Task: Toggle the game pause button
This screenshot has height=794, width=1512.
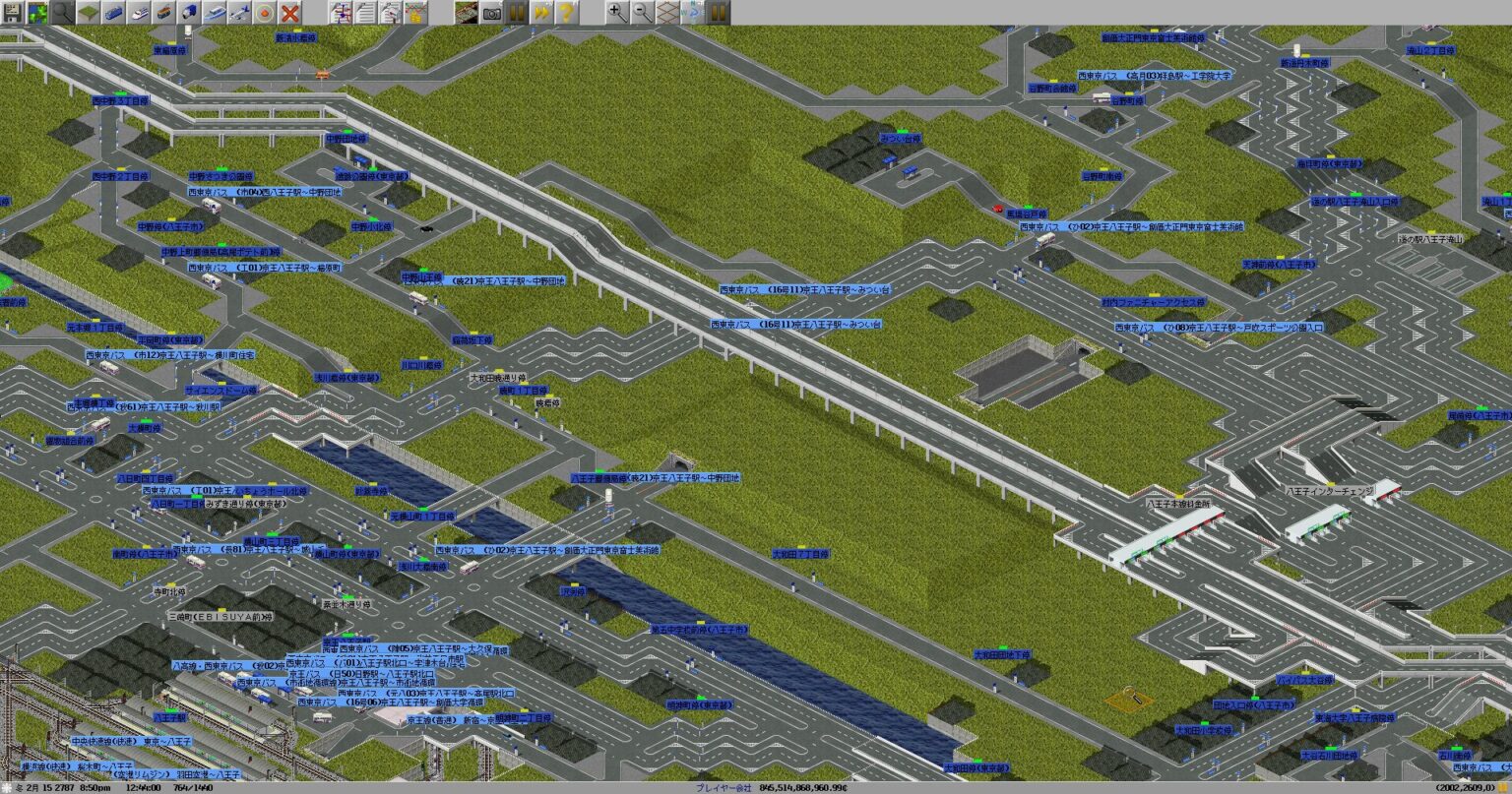Action: click(x=517, y=14)
